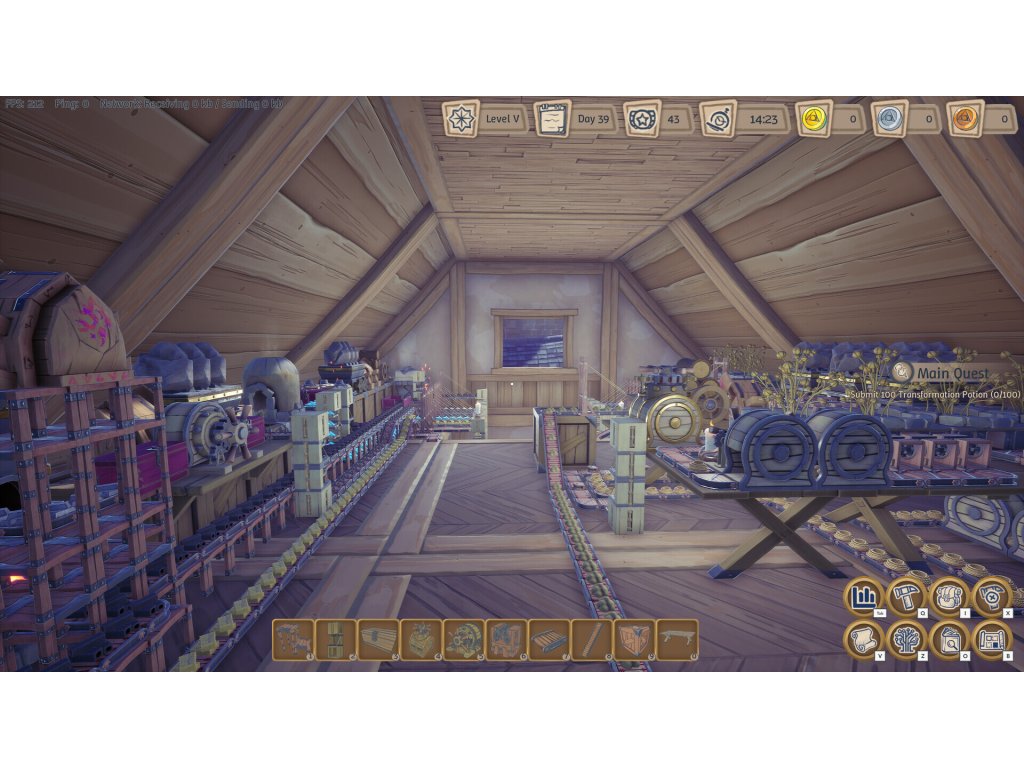Open the Day 39 calendar notepad
Image resolution: width=1024 pixels, height=768 pixels.
[x=552, y=119]
